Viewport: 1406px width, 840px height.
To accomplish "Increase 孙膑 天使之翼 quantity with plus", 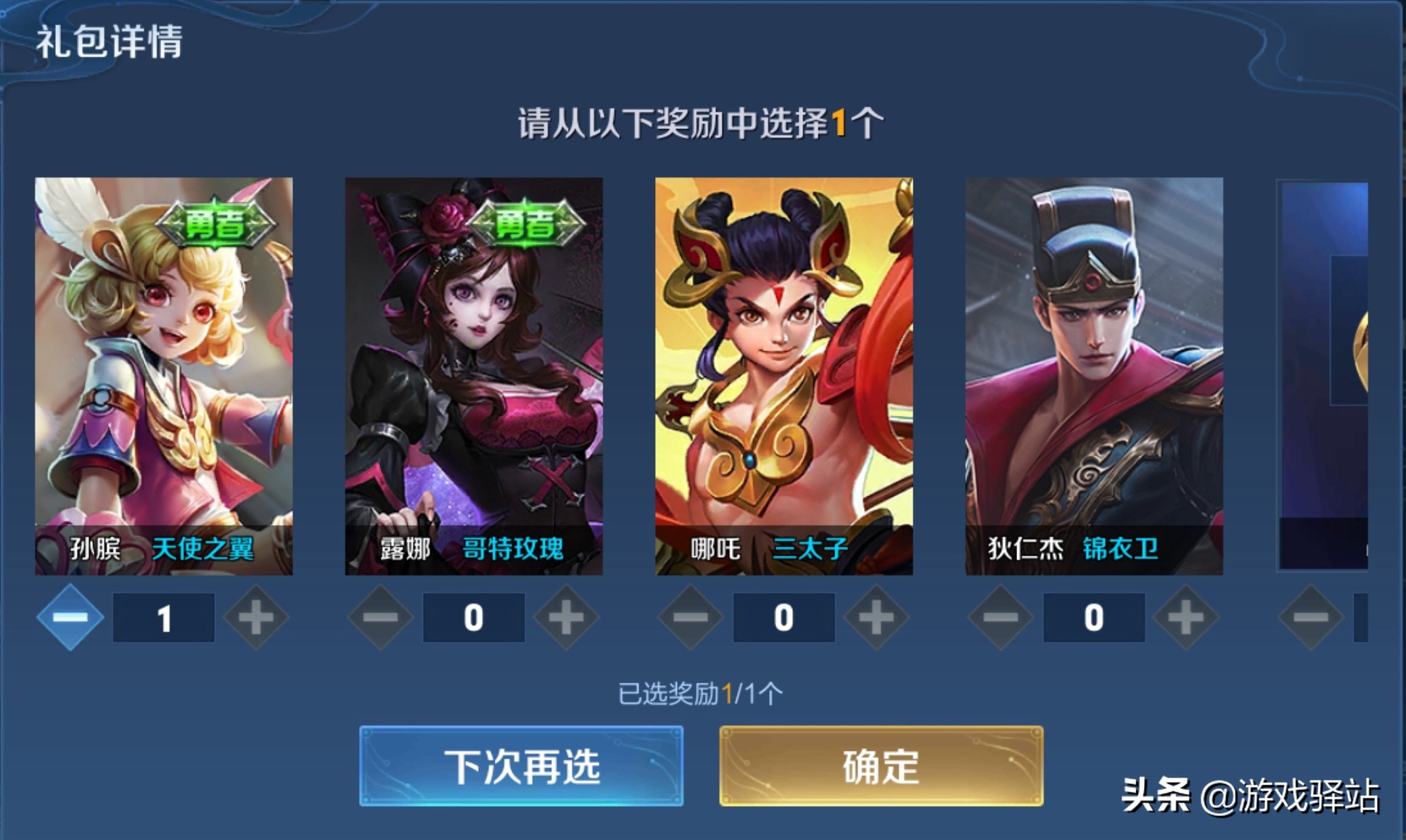I will (x=255, y=617).
